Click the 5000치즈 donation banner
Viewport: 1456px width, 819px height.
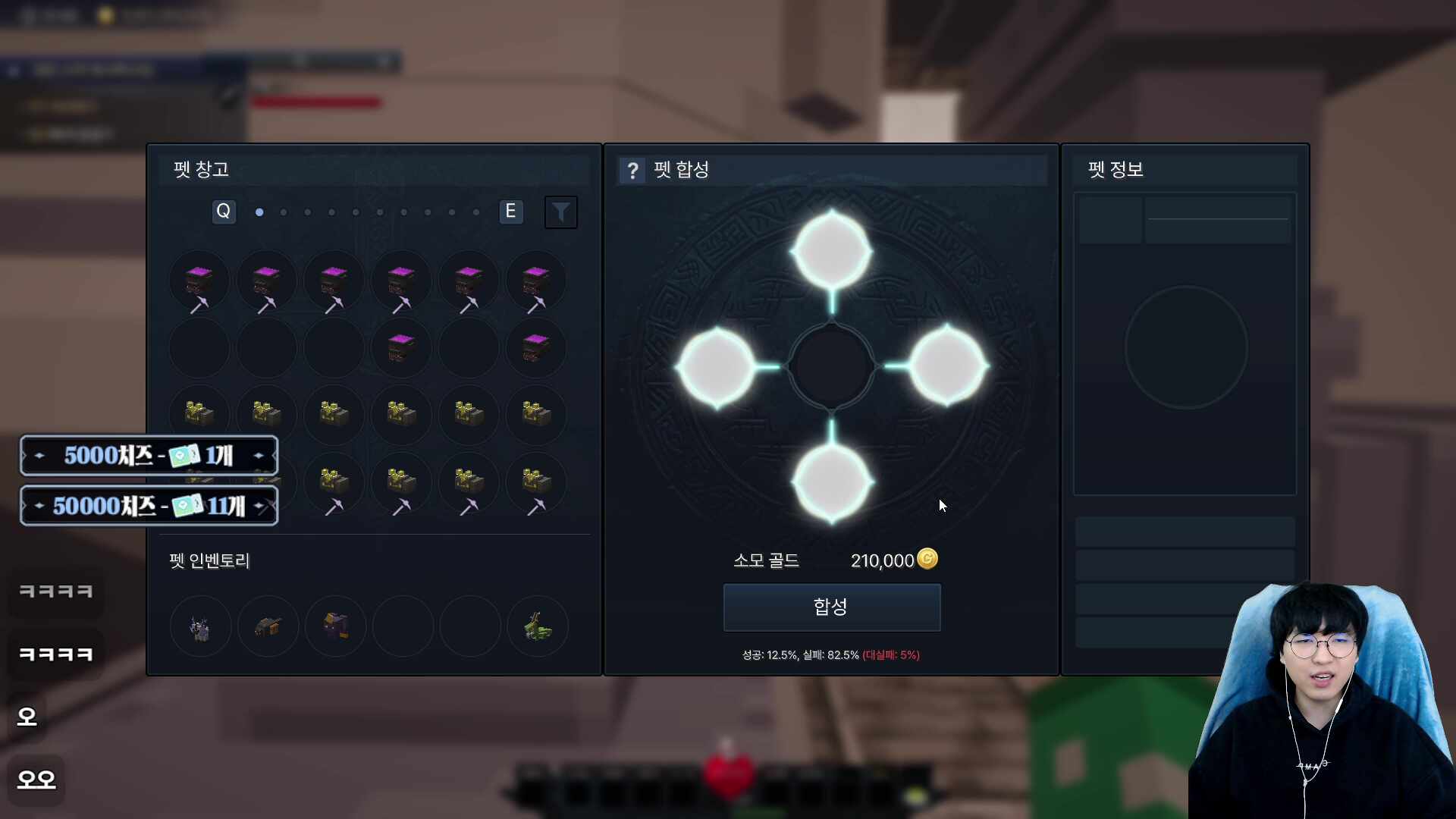point(149,455)
